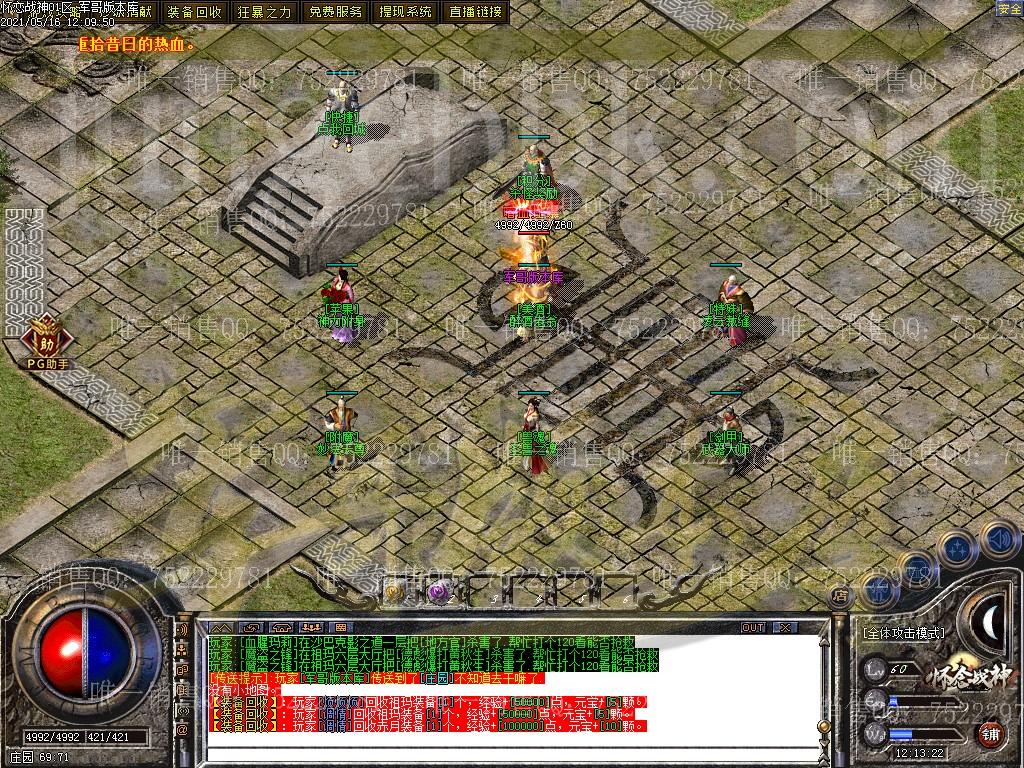
Task: Click the 直播链接 livestream link button
Action: click(x=476, y=12)
